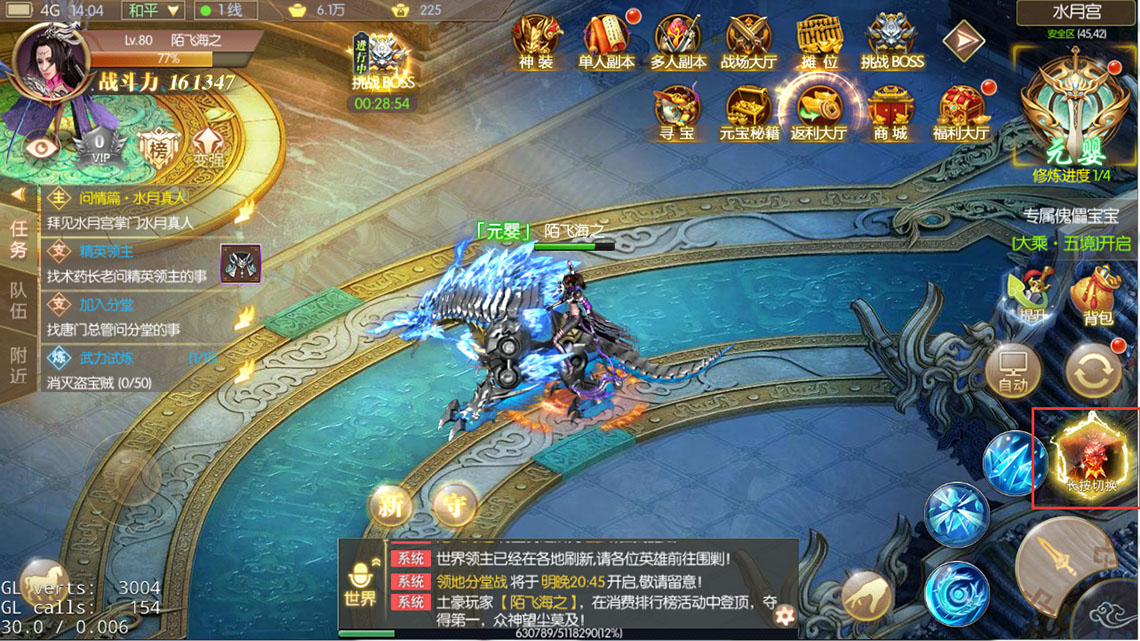This screenshot has width=1140, height=641.
Task: Show the 附近 nearby tab
Action: coord(18,366)
